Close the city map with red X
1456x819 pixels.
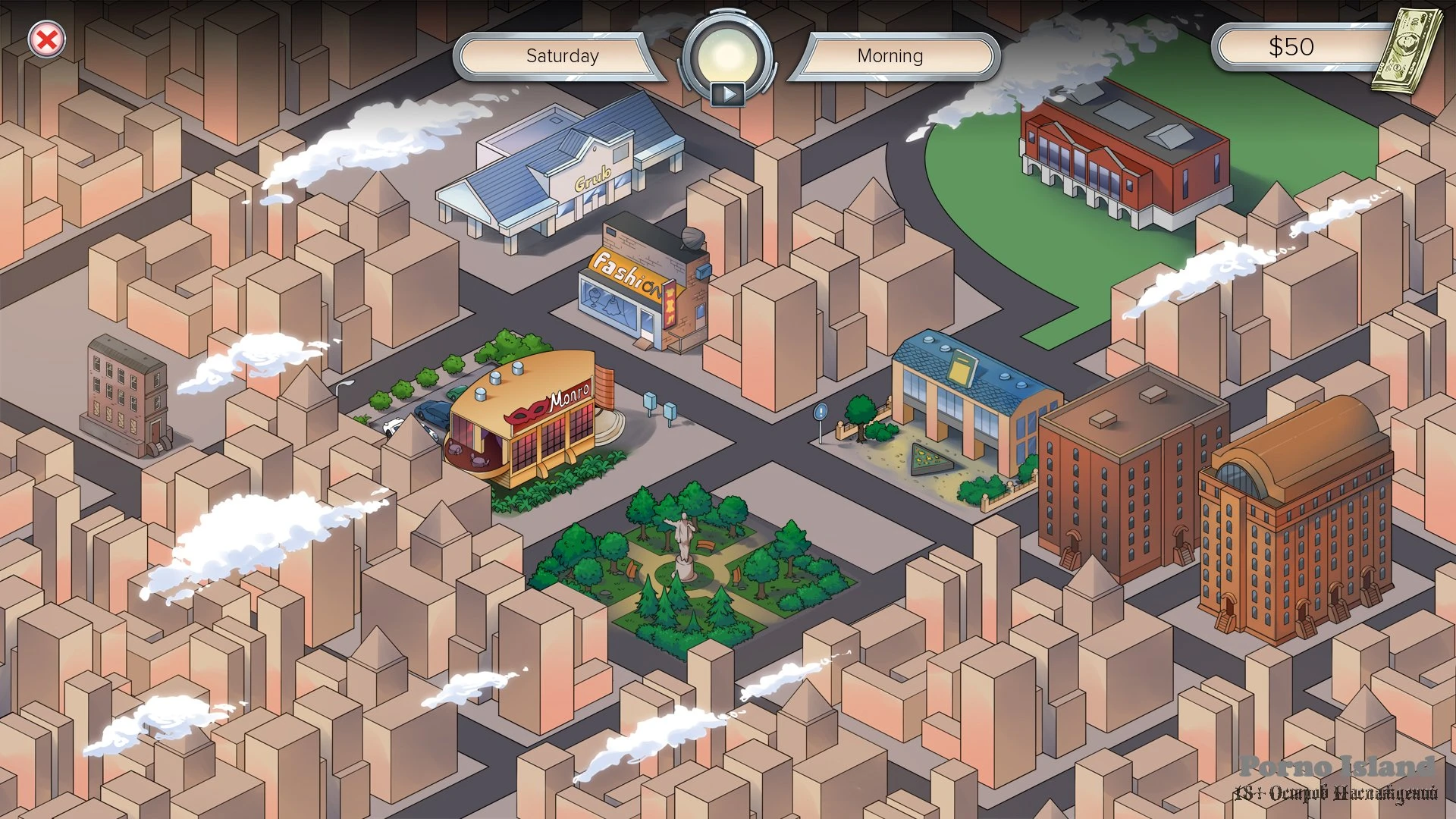click(46, 39)
